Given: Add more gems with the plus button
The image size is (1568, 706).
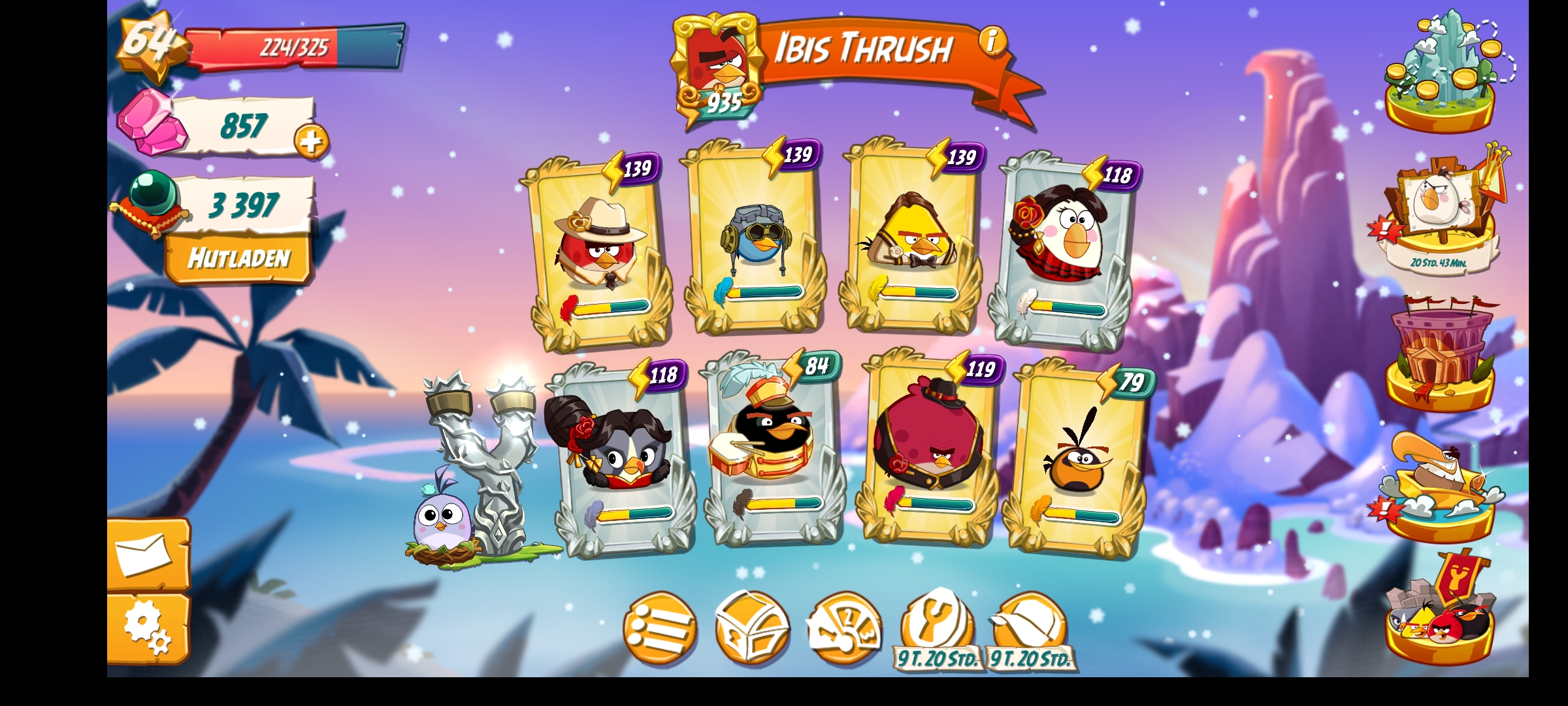Looking at the screenshot, I should 311,141.
